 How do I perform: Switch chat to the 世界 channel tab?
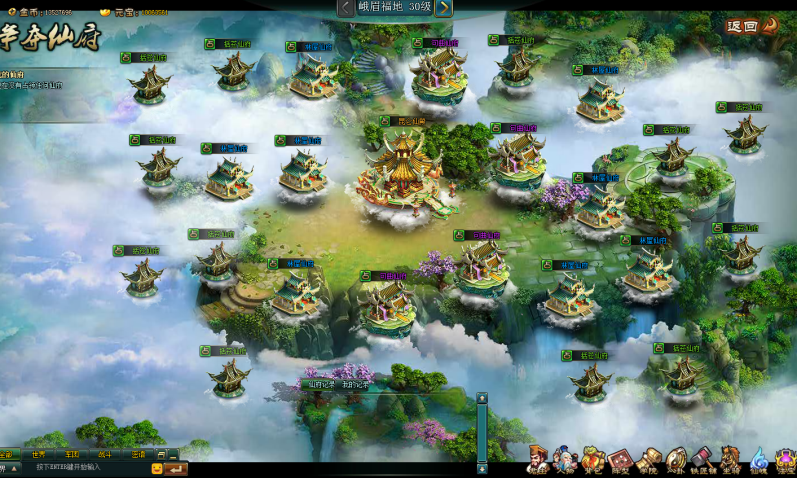point(38,454)
